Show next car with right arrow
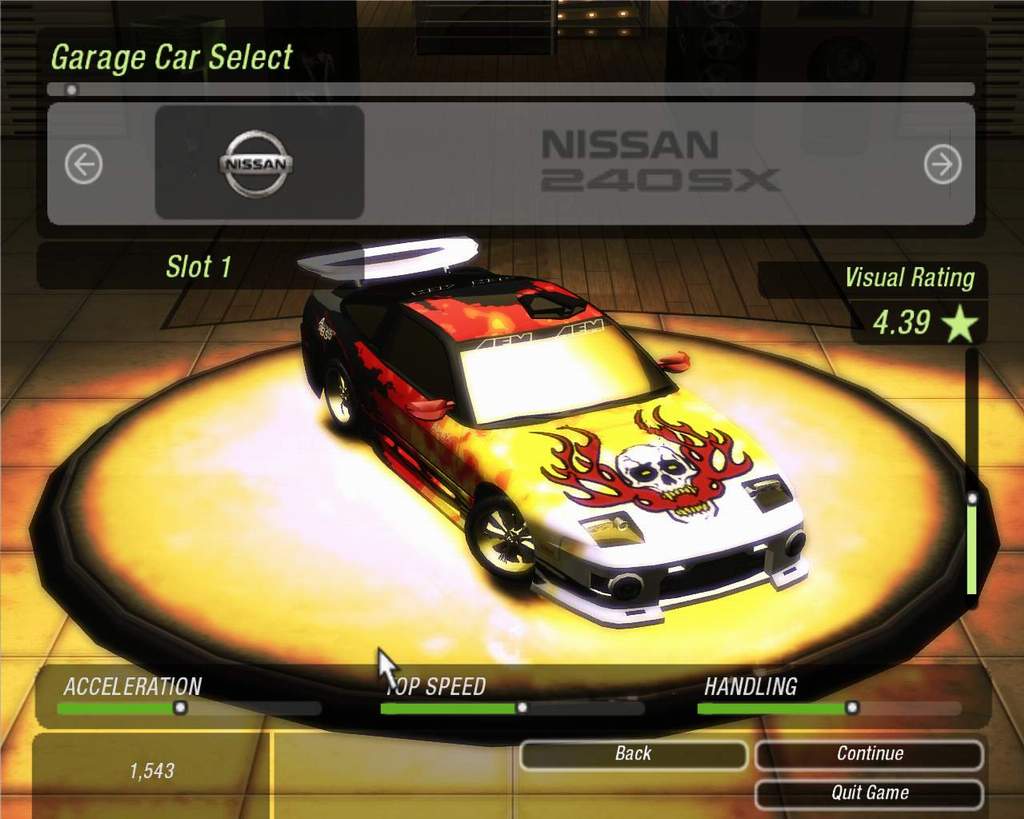Viewport: 1024px width, 819px height. click(942, 164)
